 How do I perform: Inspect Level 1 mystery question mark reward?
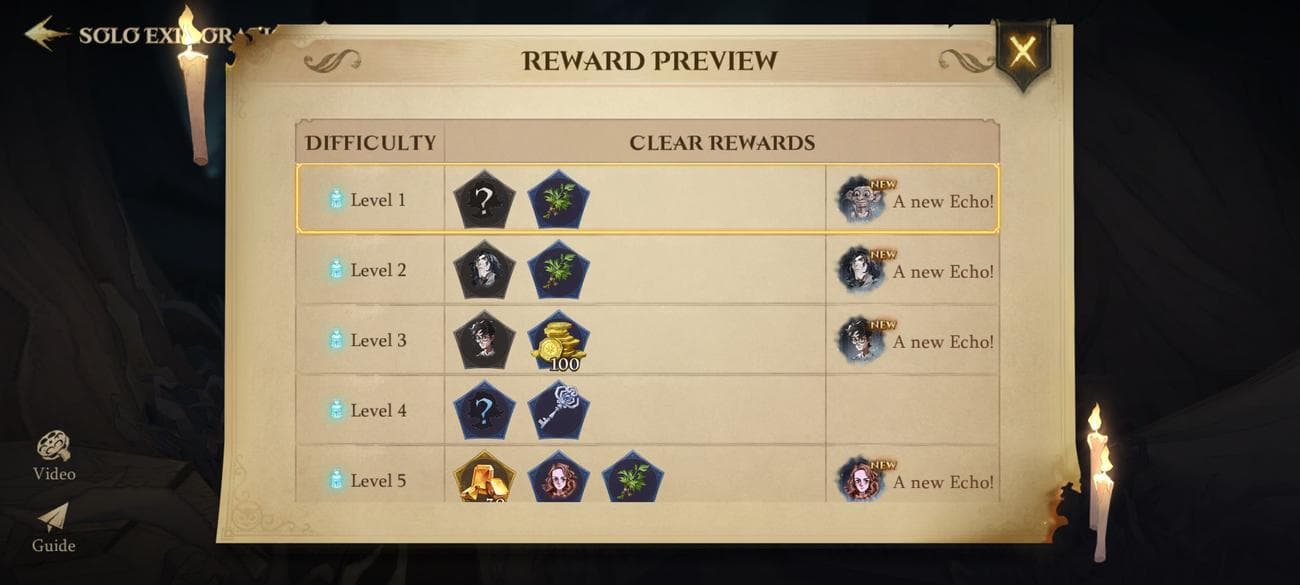click(x=484, y=200)
